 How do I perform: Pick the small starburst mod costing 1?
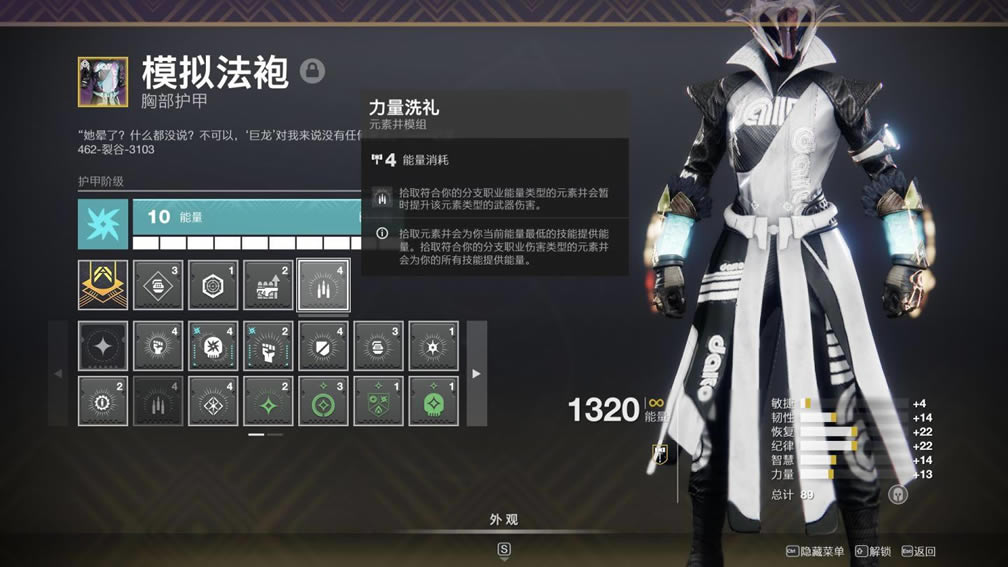point(433,346)
